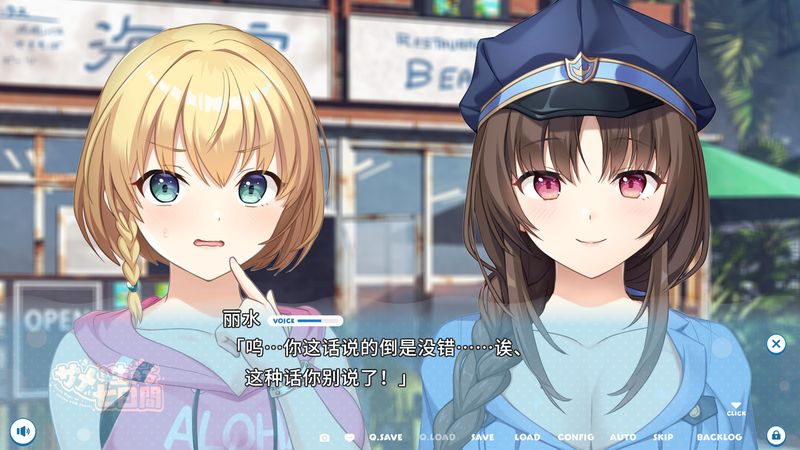Toggle the padlock icon
This screenshot has width=800, height=450.
tap(775, 435)
